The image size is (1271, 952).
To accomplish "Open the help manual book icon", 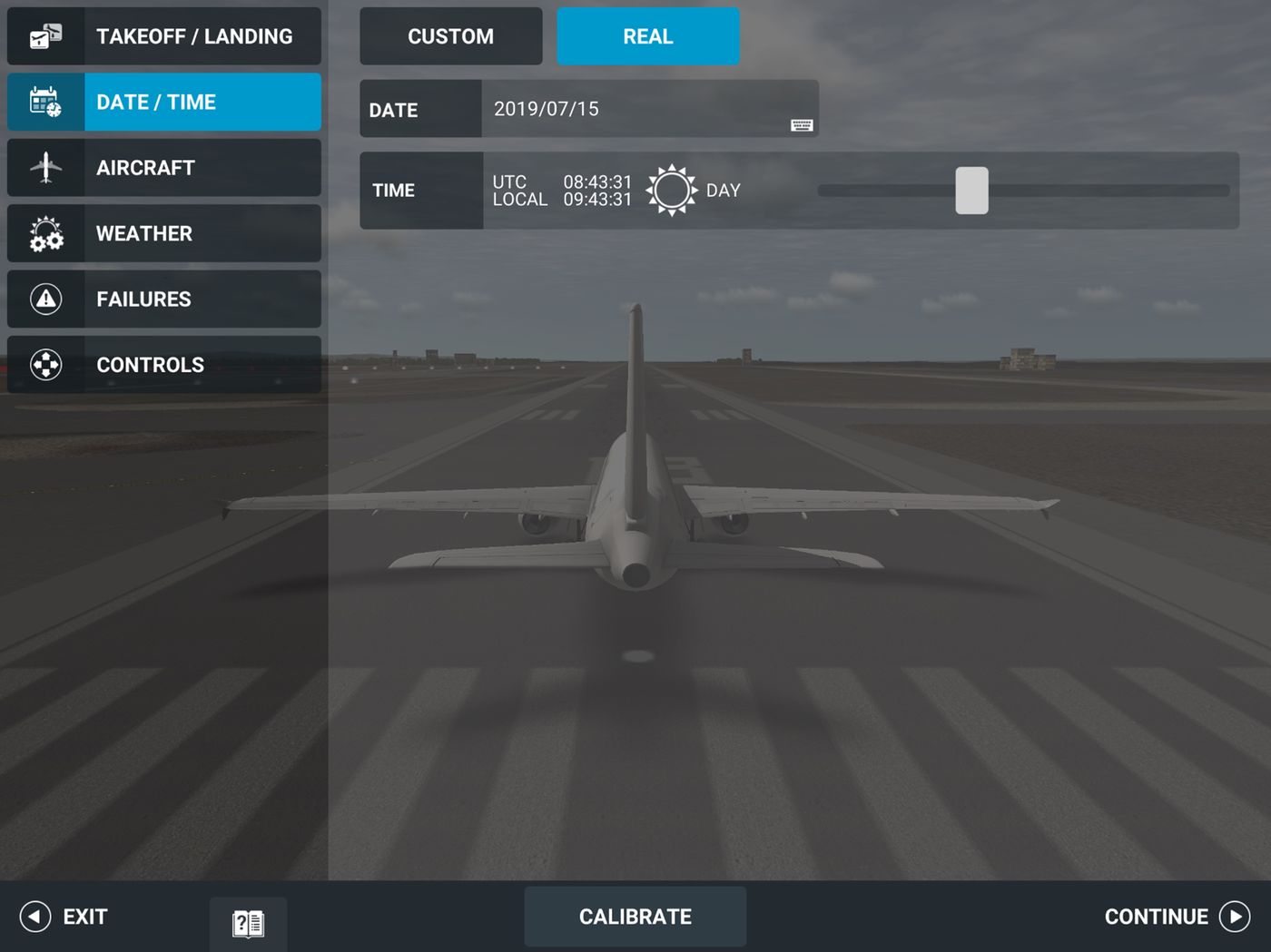I will pyautogui.click(x=247, y=921).
